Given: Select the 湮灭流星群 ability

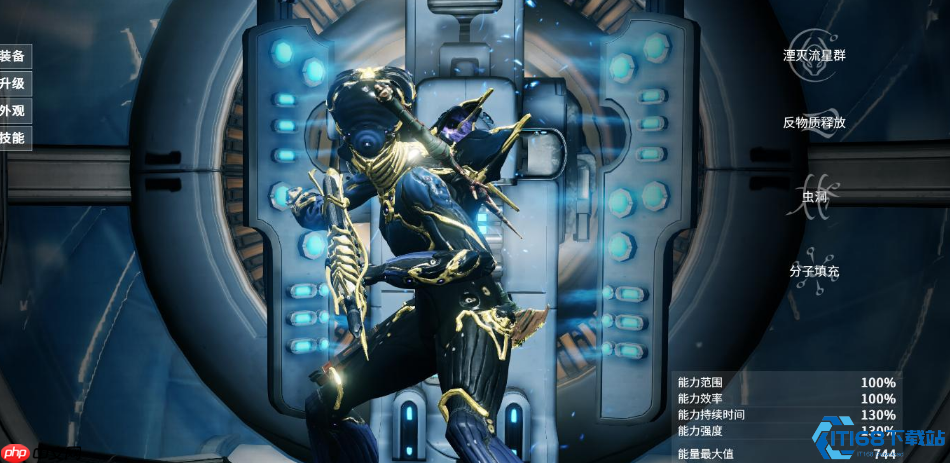Looking at the screenshot, I should pyautogui.click(x=814, y=55).
